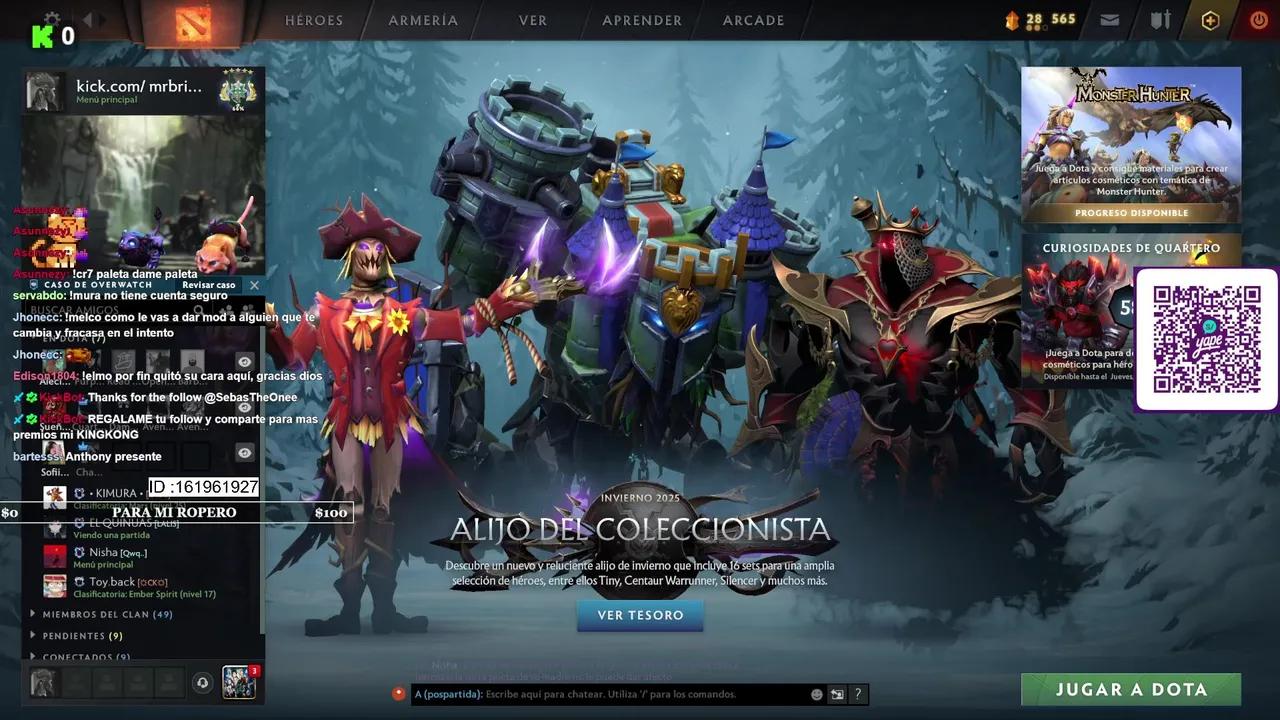Viewport: 1280px width, 720px height.
Task: Open Dota Plus with the gold hexagon icon
Action: pos(1210,19)
